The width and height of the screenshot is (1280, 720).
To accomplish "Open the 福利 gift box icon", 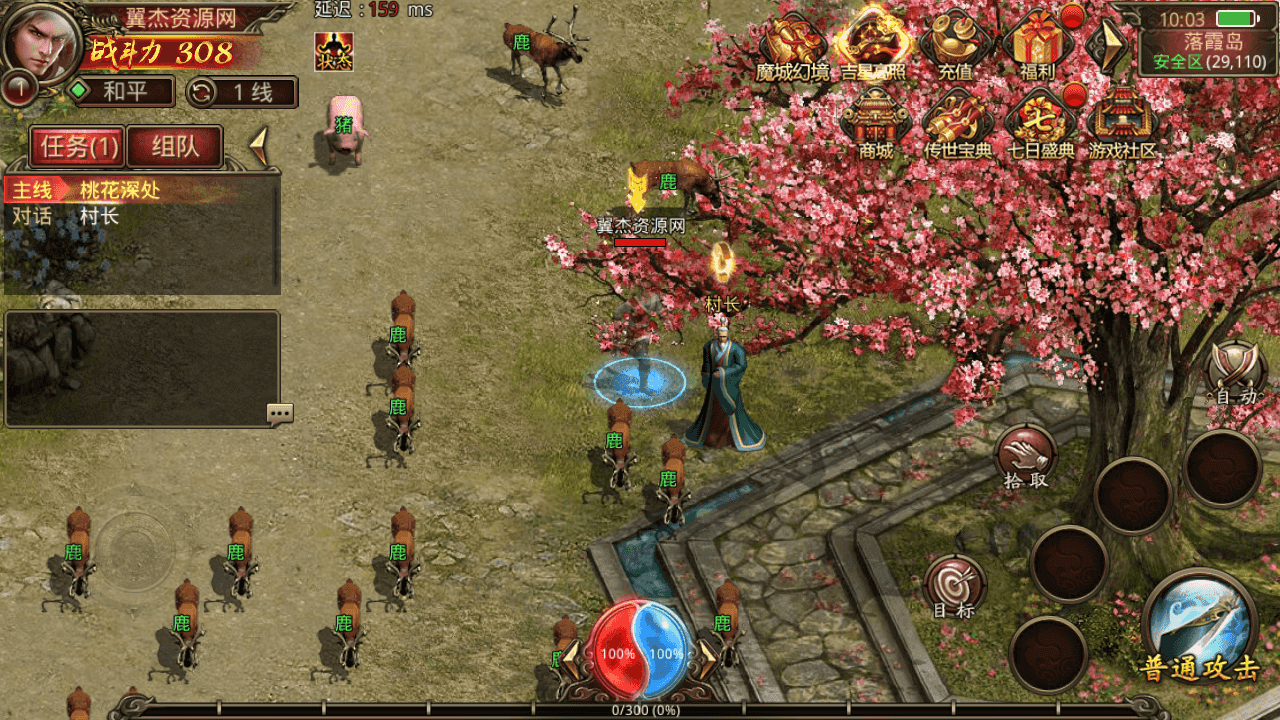I will click(x=1038, y=45).
